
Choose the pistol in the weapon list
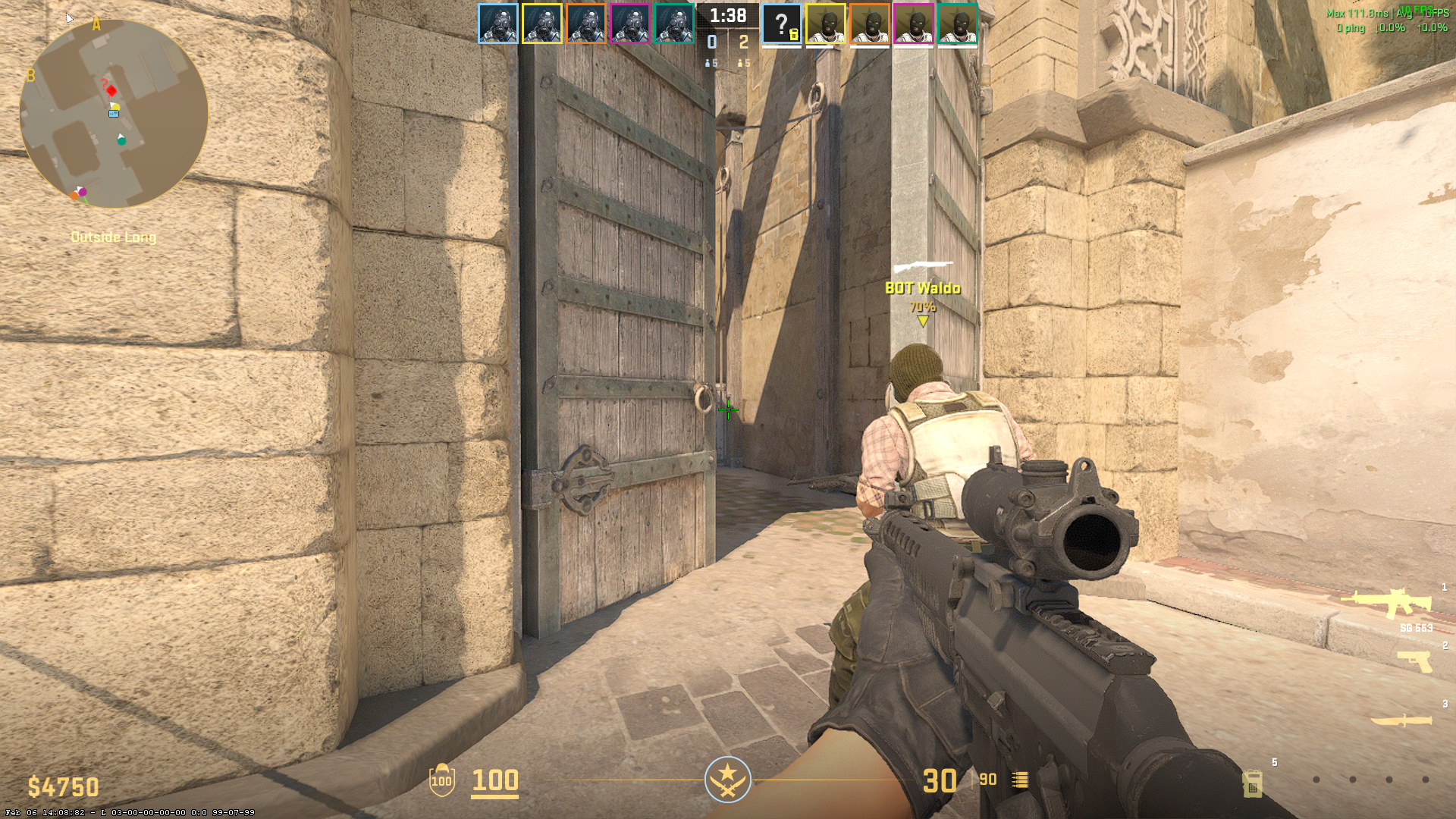1415,661
